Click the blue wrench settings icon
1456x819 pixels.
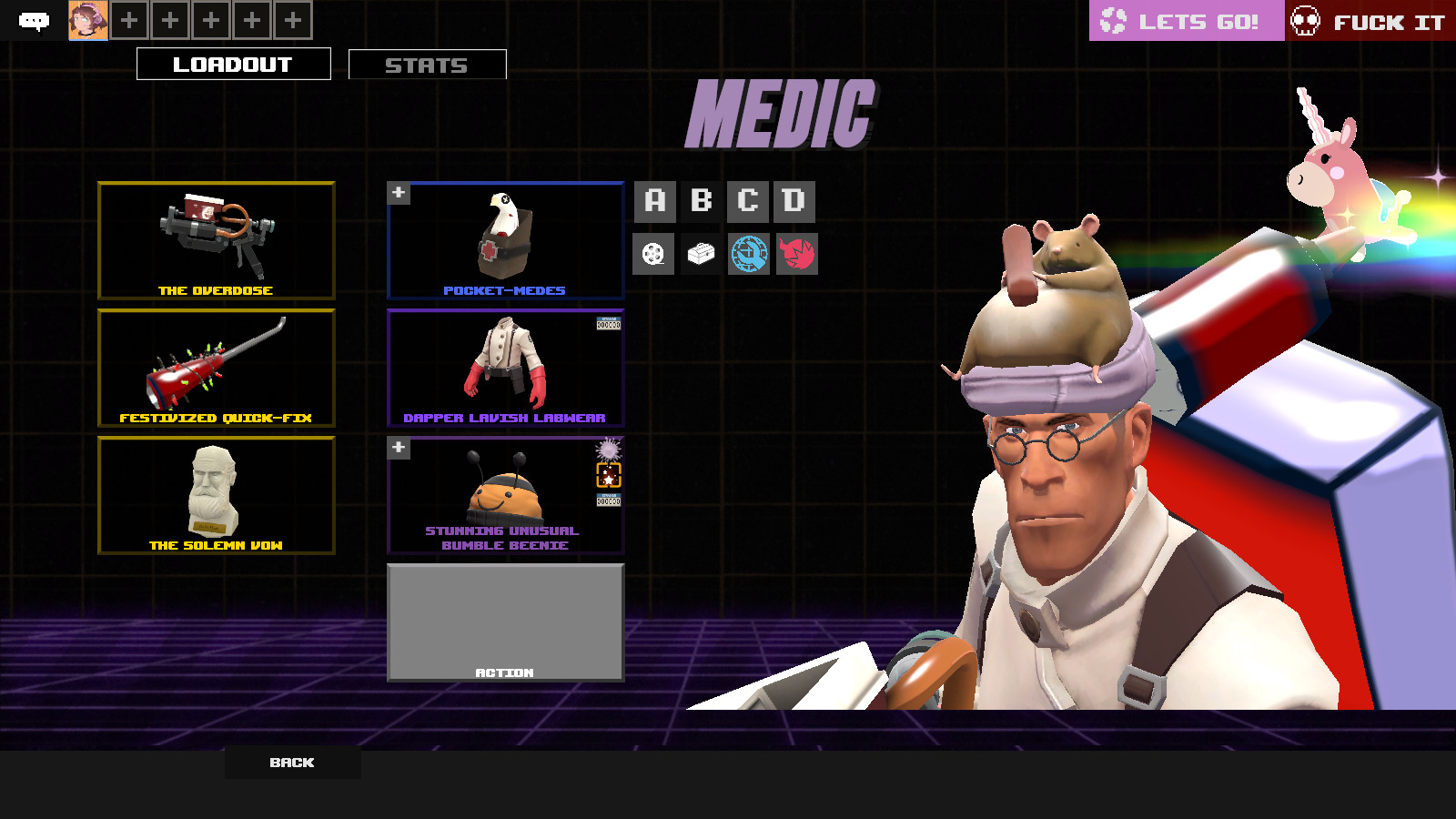750,254
